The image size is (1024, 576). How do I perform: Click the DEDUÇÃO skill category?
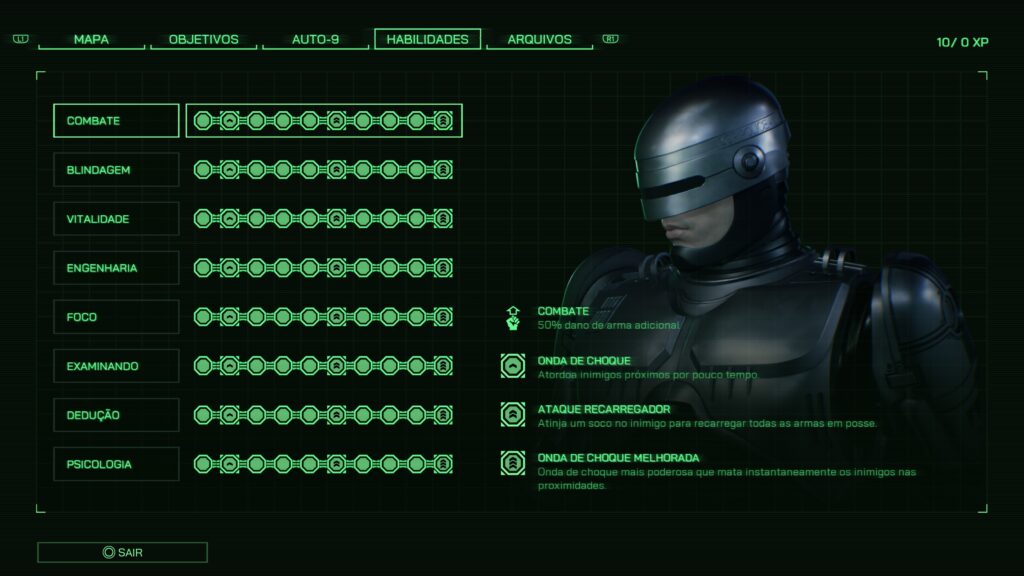[116, 415]
